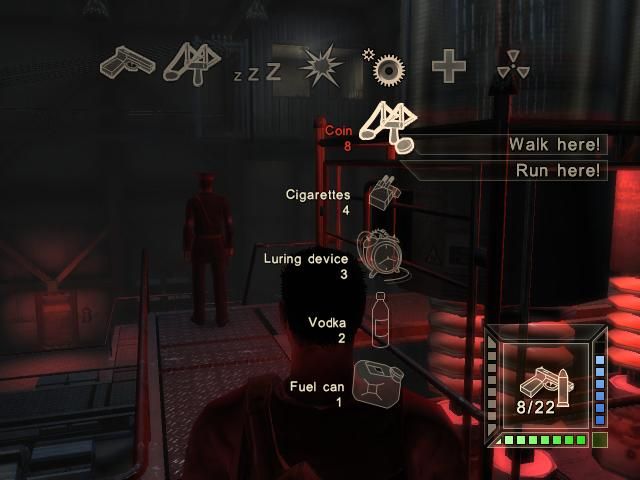The width and height of the screenshot is (640, 480).
Task: Select the radiation symbol category icon
Action: [512, 67]
